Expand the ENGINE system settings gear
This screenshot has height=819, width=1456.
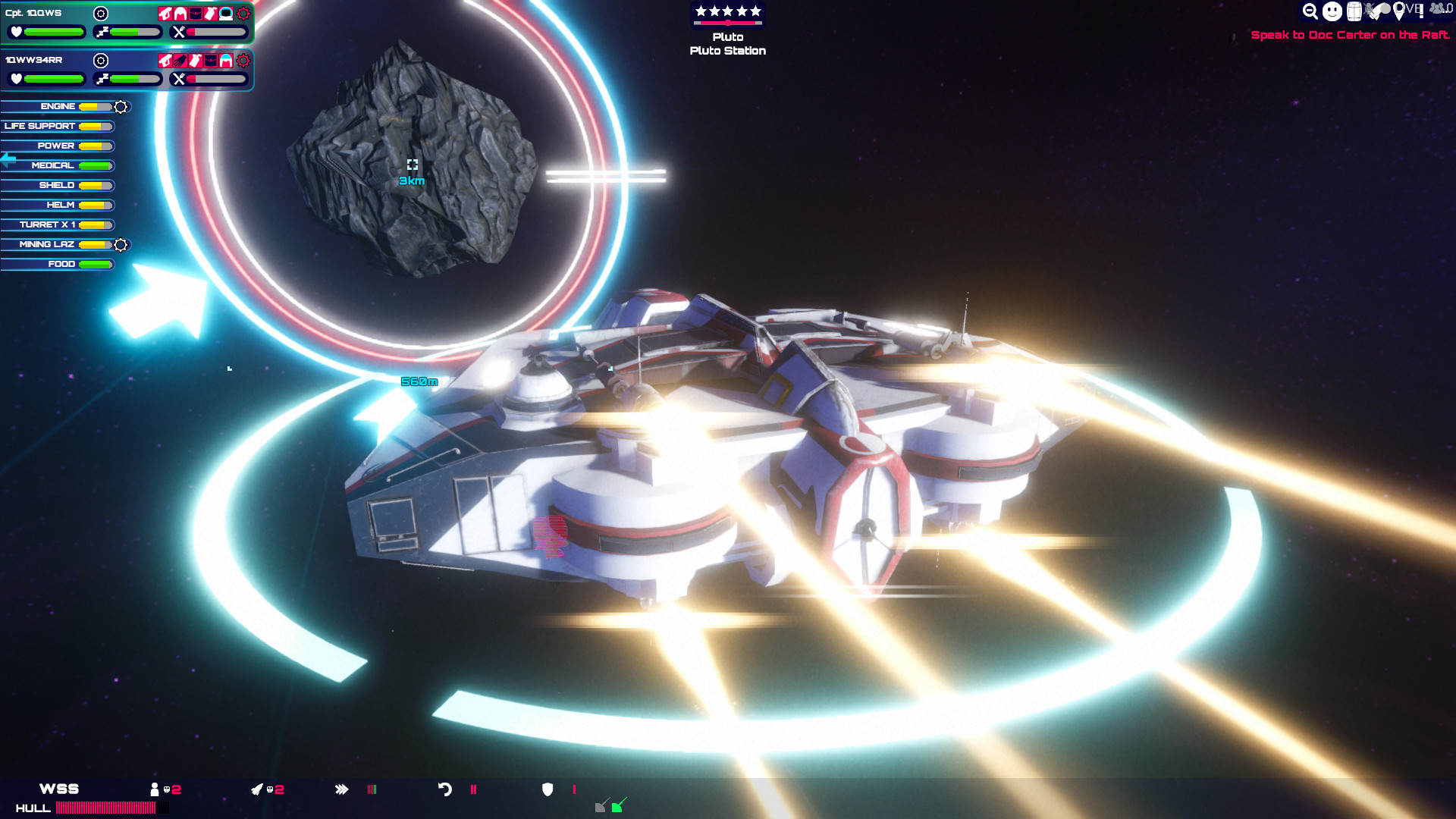click(120, 107)
